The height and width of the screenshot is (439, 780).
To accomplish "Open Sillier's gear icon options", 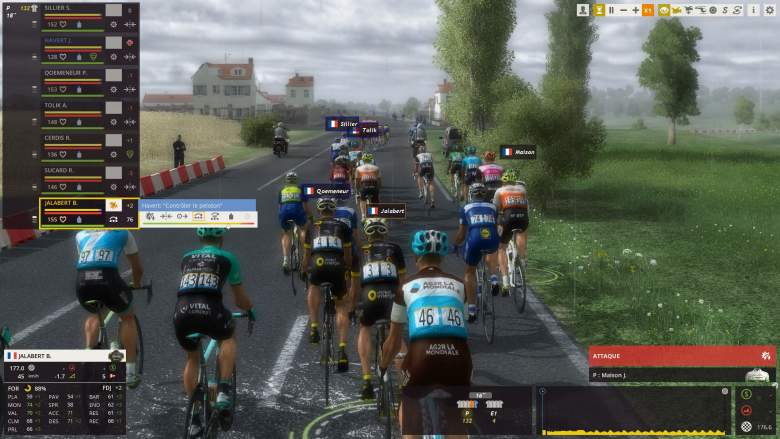I will [114, 24].
